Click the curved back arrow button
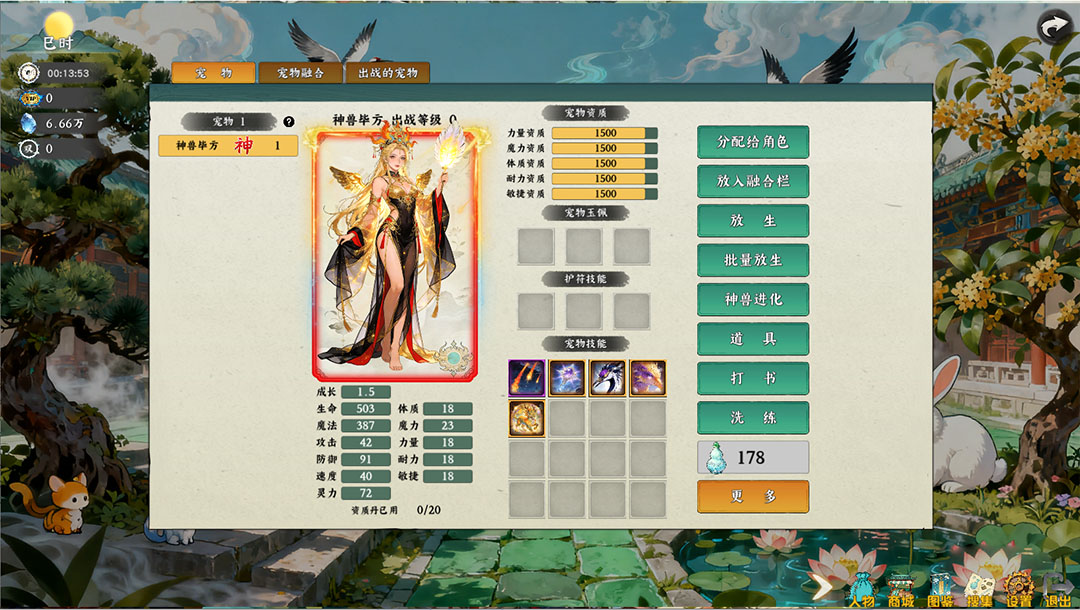The height and width of the screenshot is (610, 1080). tap(1054, 27)
